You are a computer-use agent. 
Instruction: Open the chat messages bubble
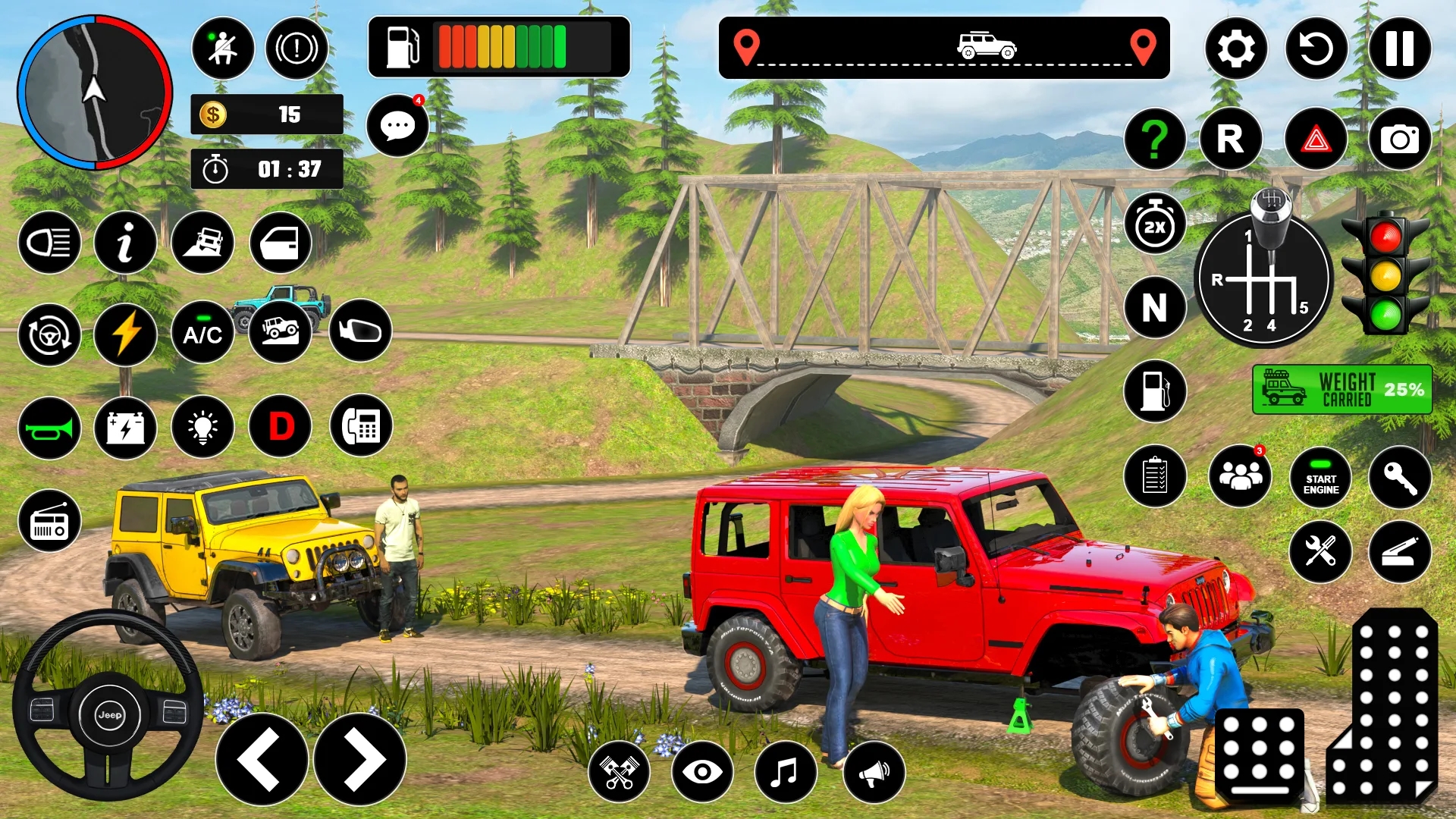(x=397, y=126)
